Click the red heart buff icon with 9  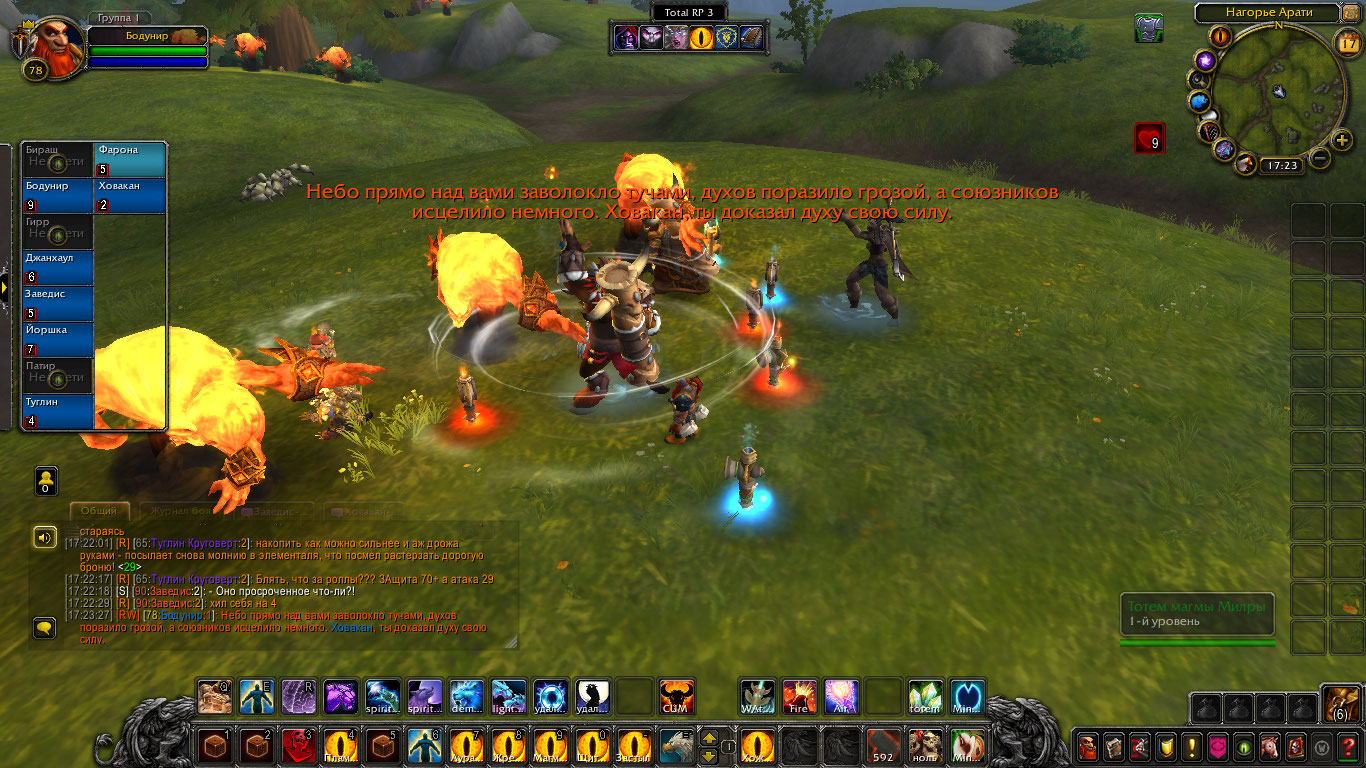click(1149, 138)
